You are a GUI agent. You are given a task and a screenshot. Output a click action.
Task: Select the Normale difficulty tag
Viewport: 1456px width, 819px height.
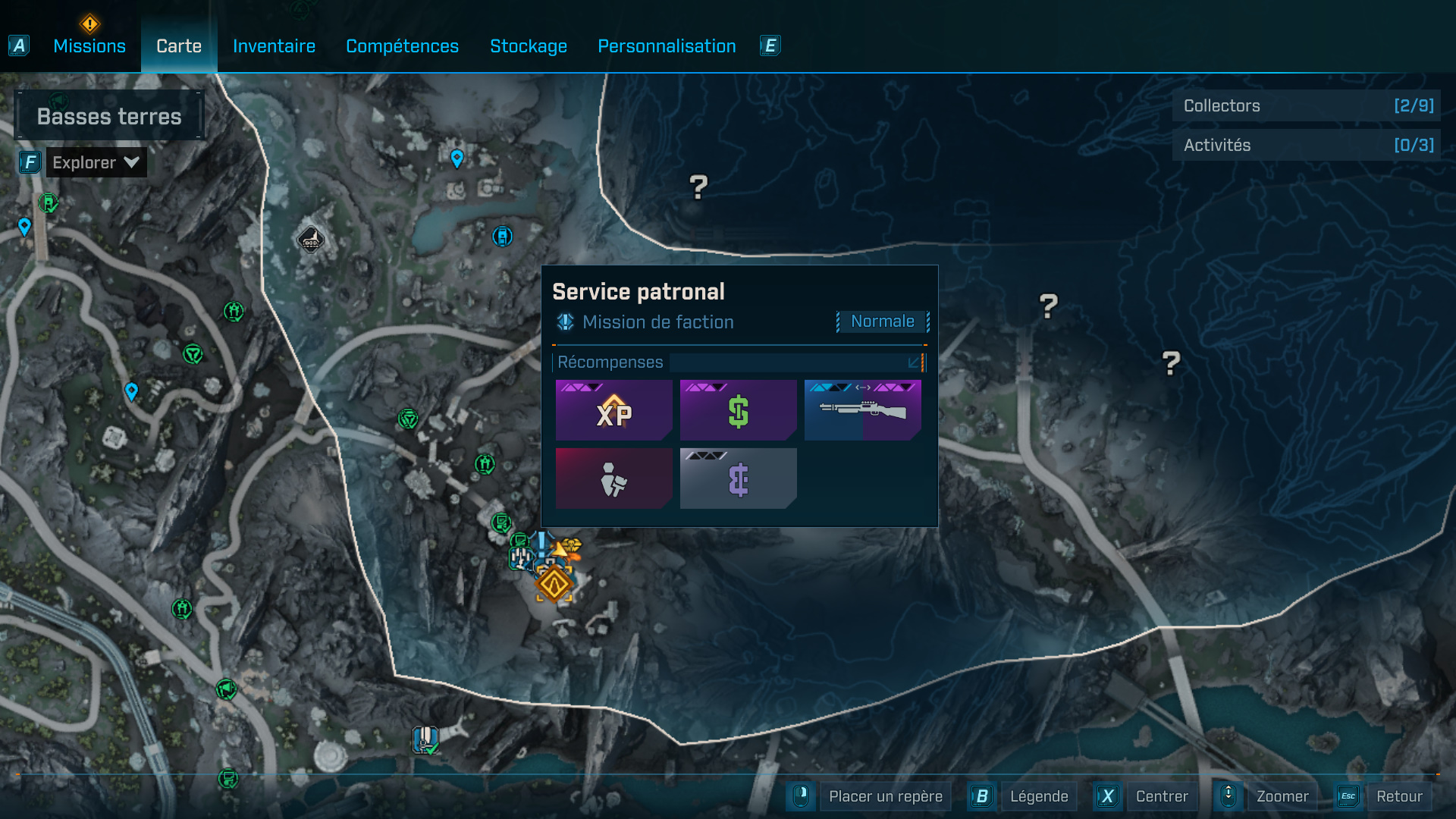coord(882,322)
